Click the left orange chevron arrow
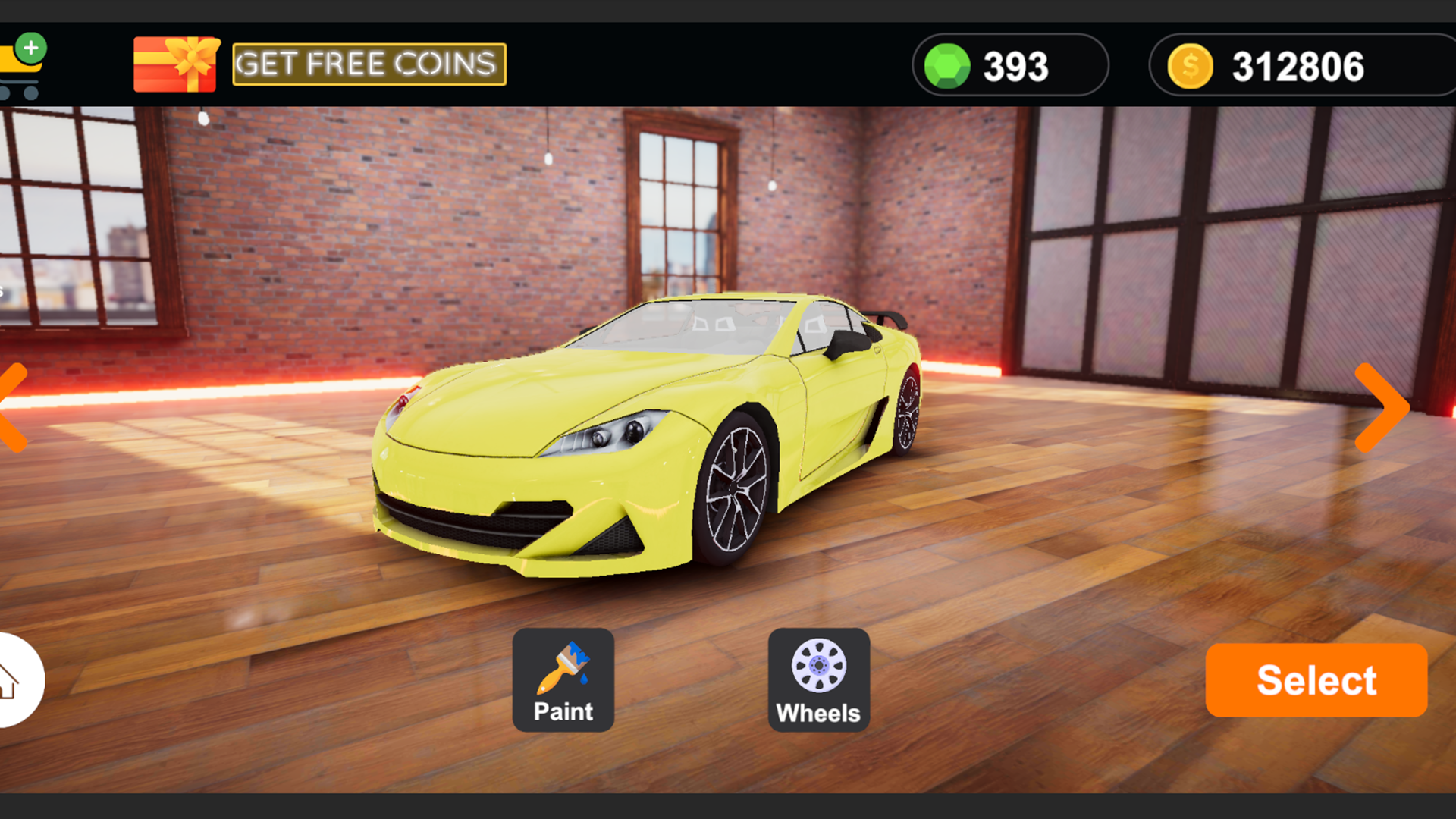This screenshot has height=819, width=1456. pyautogui.click(x=8, y=406)
